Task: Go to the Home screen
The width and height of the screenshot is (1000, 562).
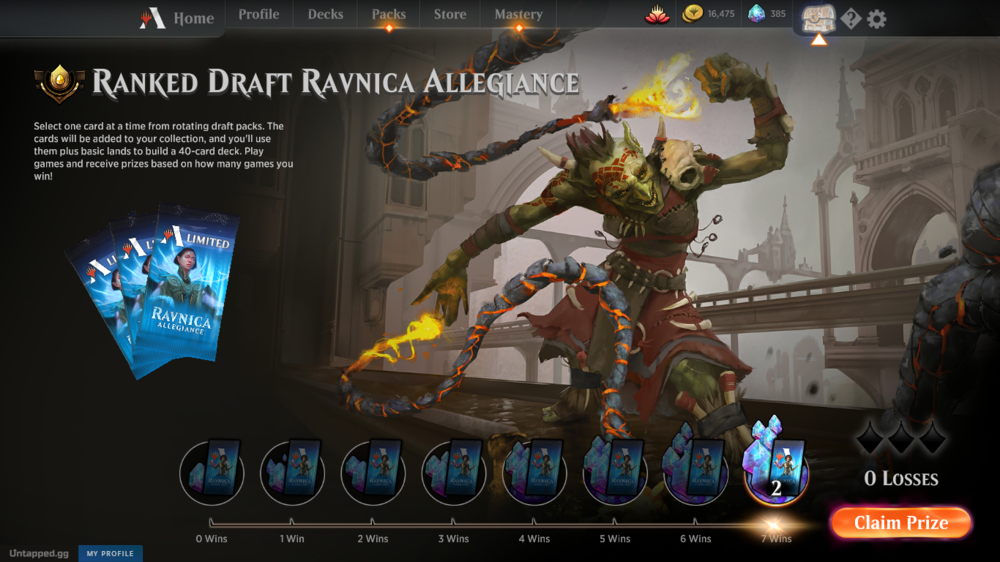Action: point(178,18)
